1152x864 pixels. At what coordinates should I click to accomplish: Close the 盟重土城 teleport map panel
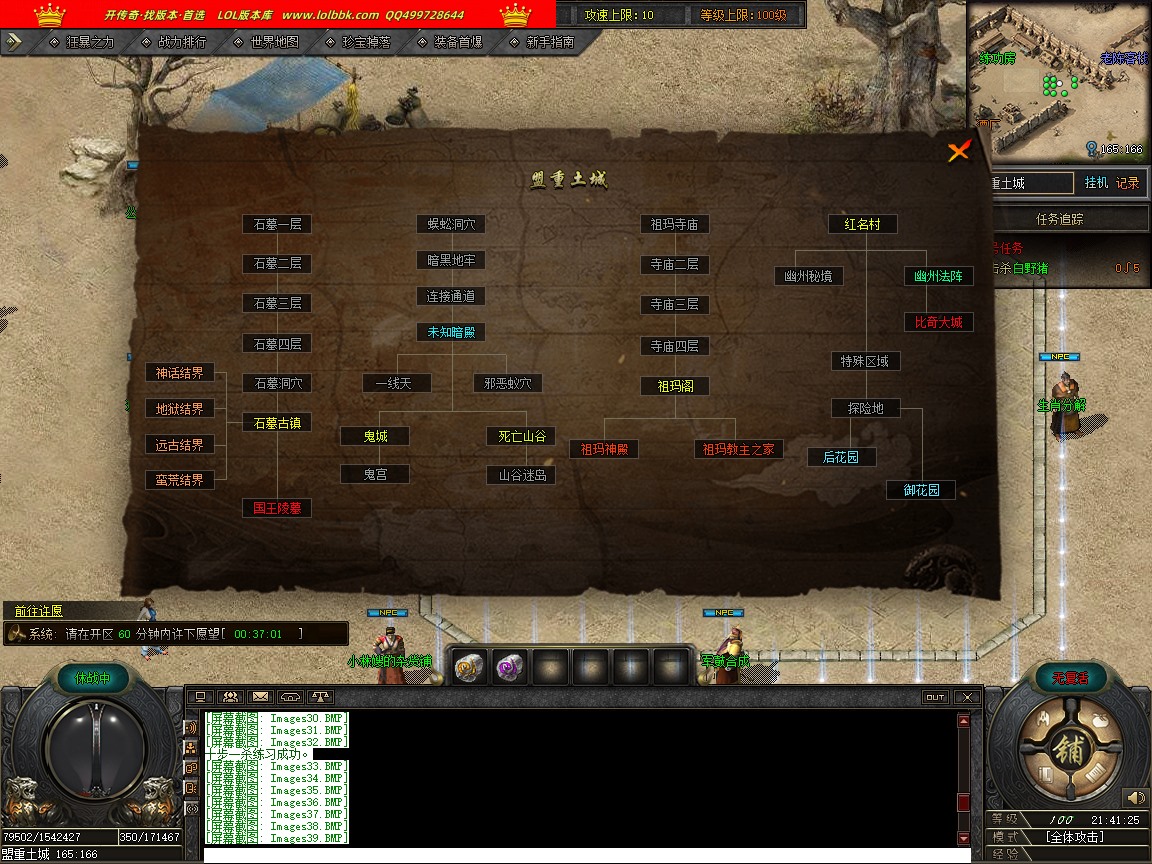point(959,151)
